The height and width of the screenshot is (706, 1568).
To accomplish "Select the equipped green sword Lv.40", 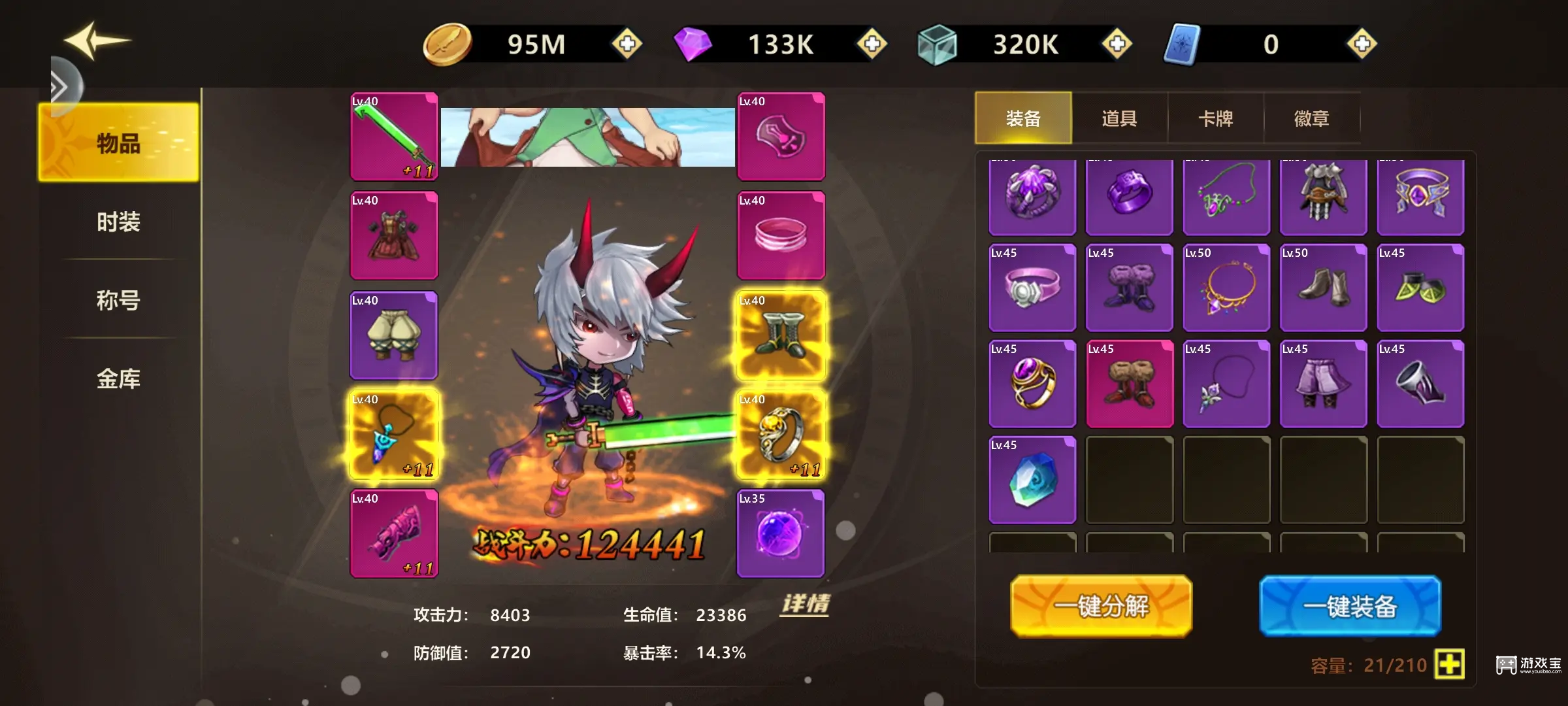I will point(393,136).
